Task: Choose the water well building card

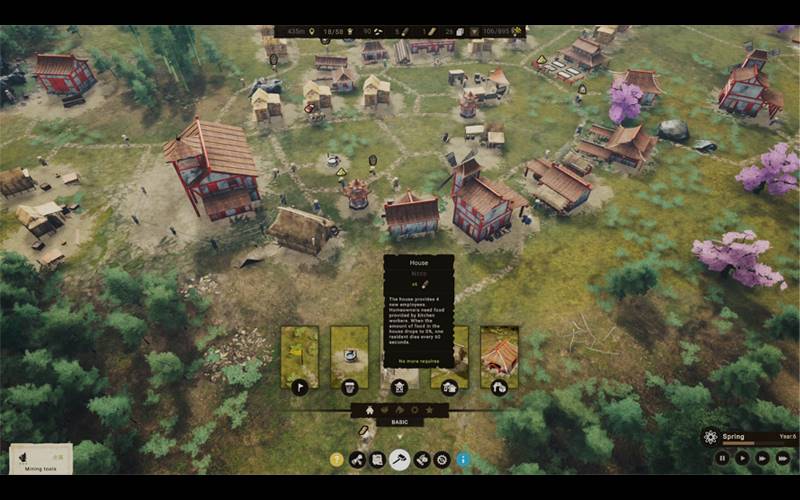Action: coord(349,357)
